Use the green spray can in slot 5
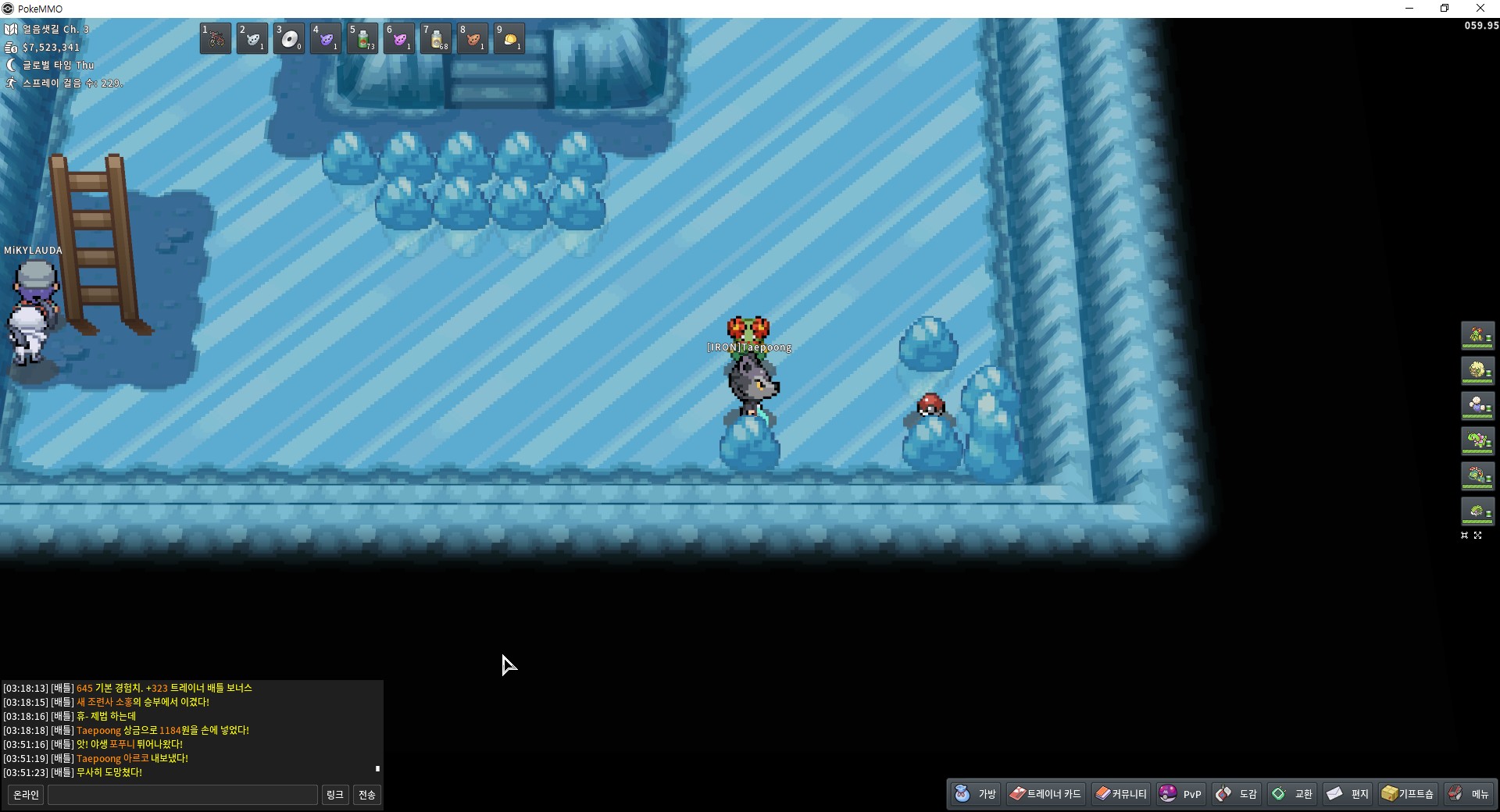 362,38
